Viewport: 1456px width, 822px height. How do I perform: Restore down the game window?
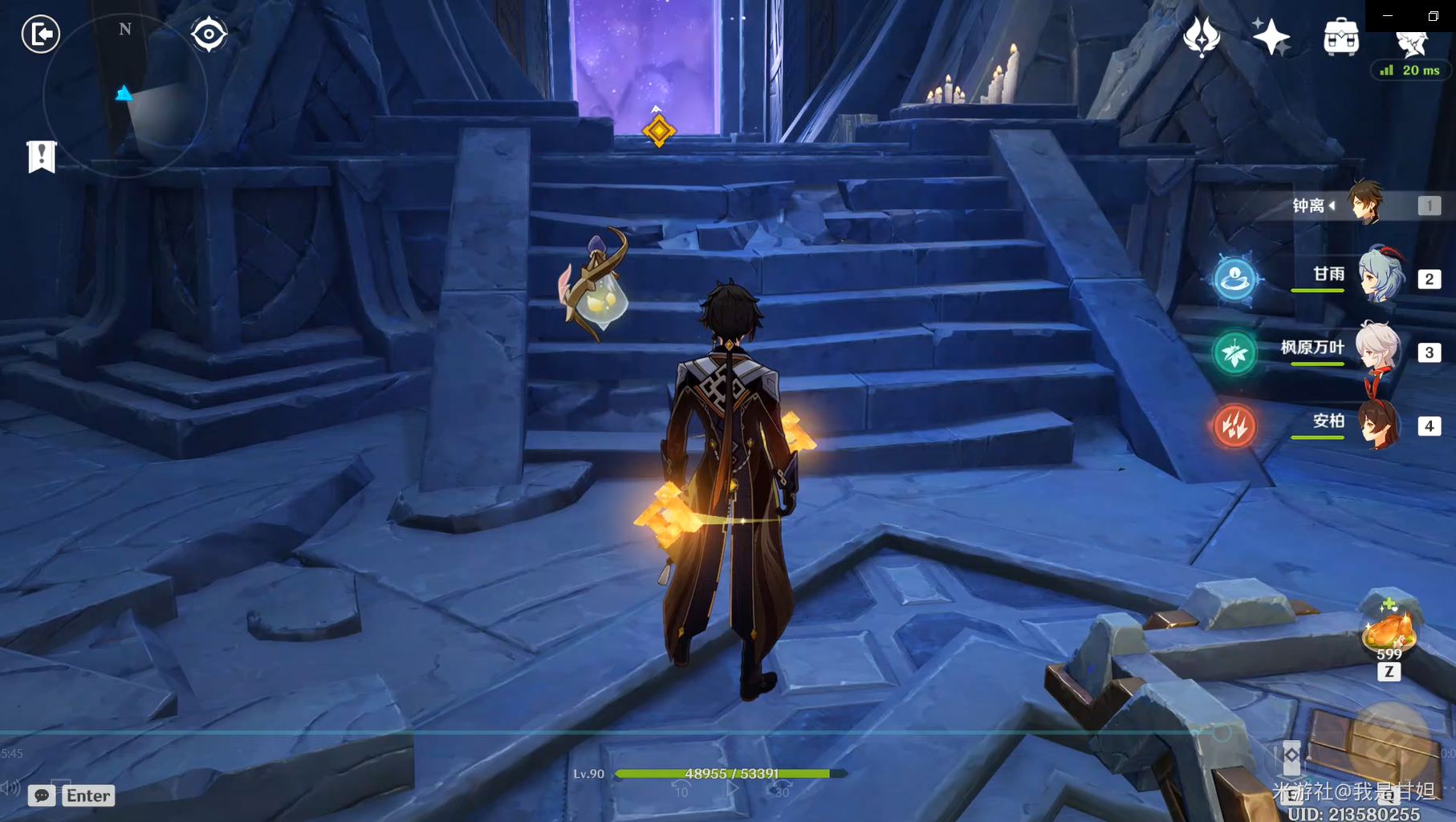tap(1433, 15)
